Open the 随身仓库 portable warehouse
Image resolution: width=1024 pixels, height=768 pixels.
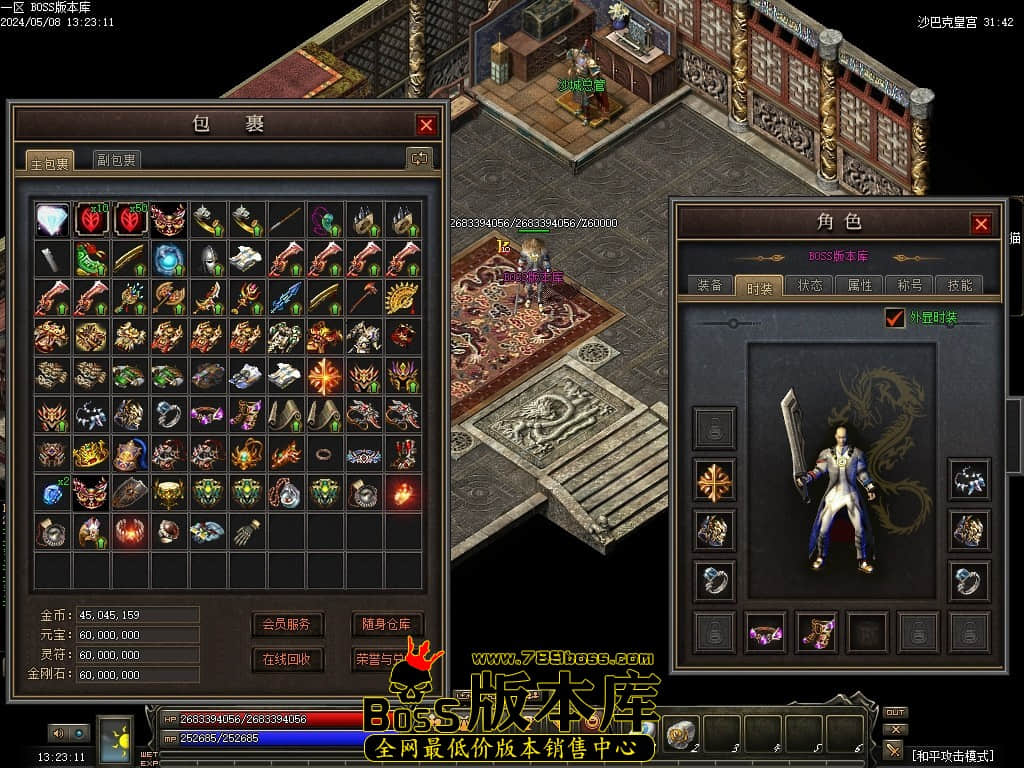pyautogui.click(x=387, y=625)
